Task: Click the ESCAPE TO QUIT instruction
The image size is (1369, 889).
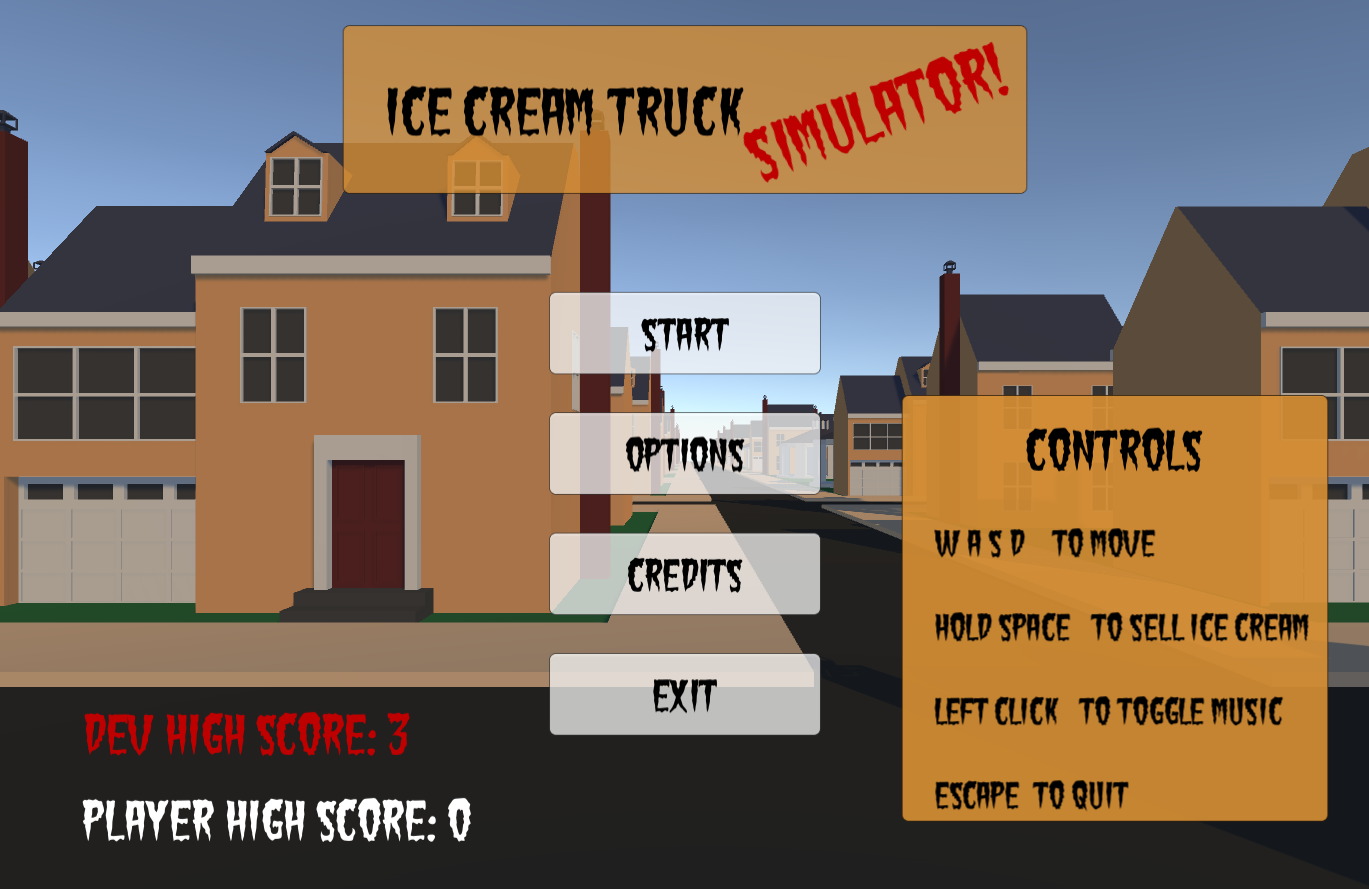Action: pyautogui.click(x=1031, y=796)
